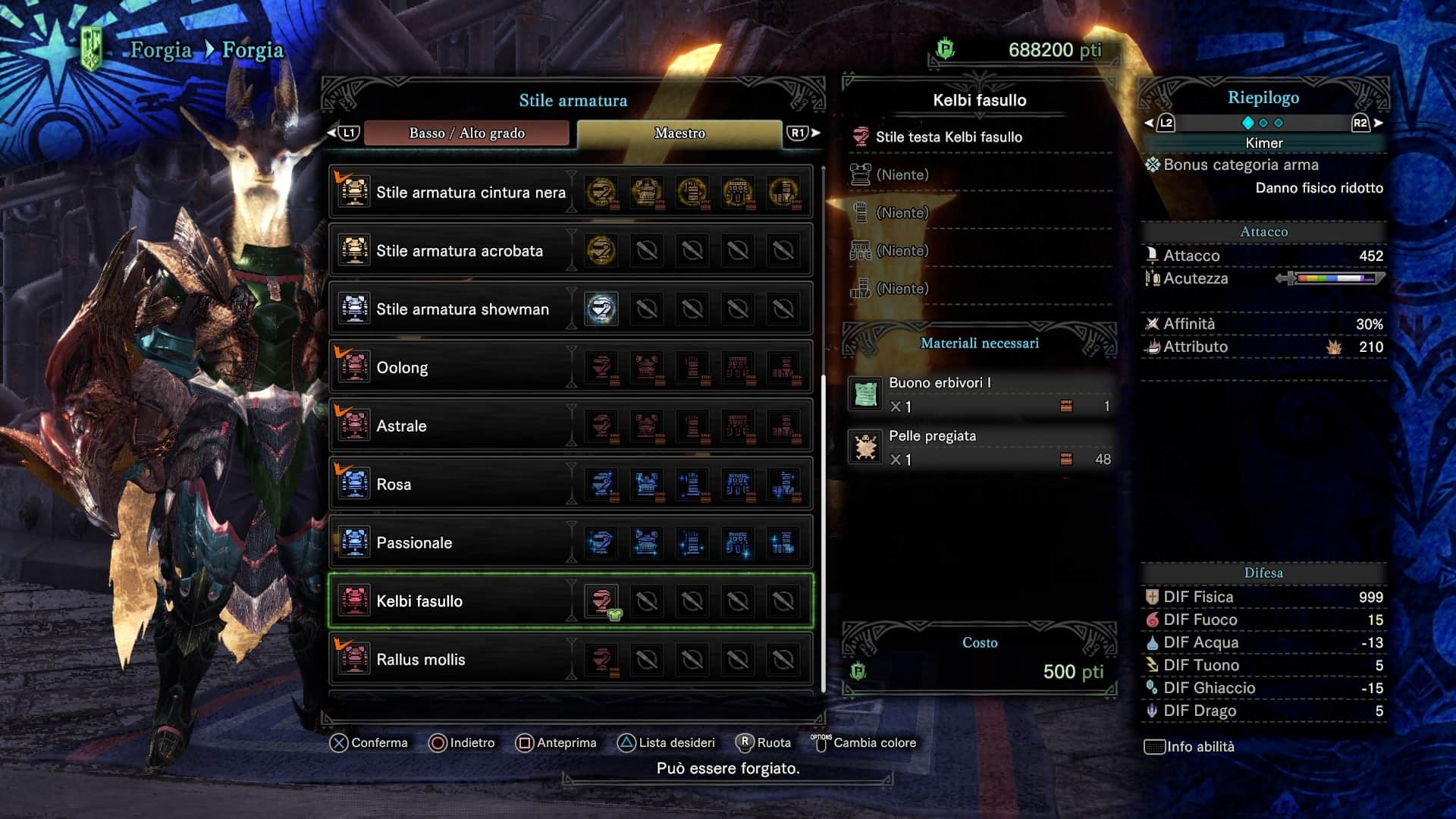Click the Kelbi fasullo head piece icon
Image resolution: width=1456 pixels, height=819 pixels.
click(601, 601)
